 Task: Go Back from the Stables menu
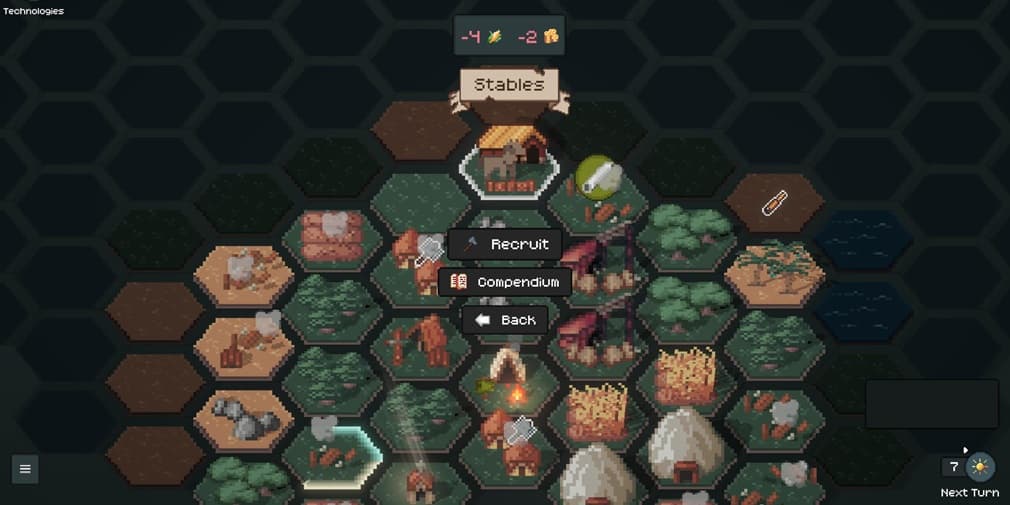point(505,320)
